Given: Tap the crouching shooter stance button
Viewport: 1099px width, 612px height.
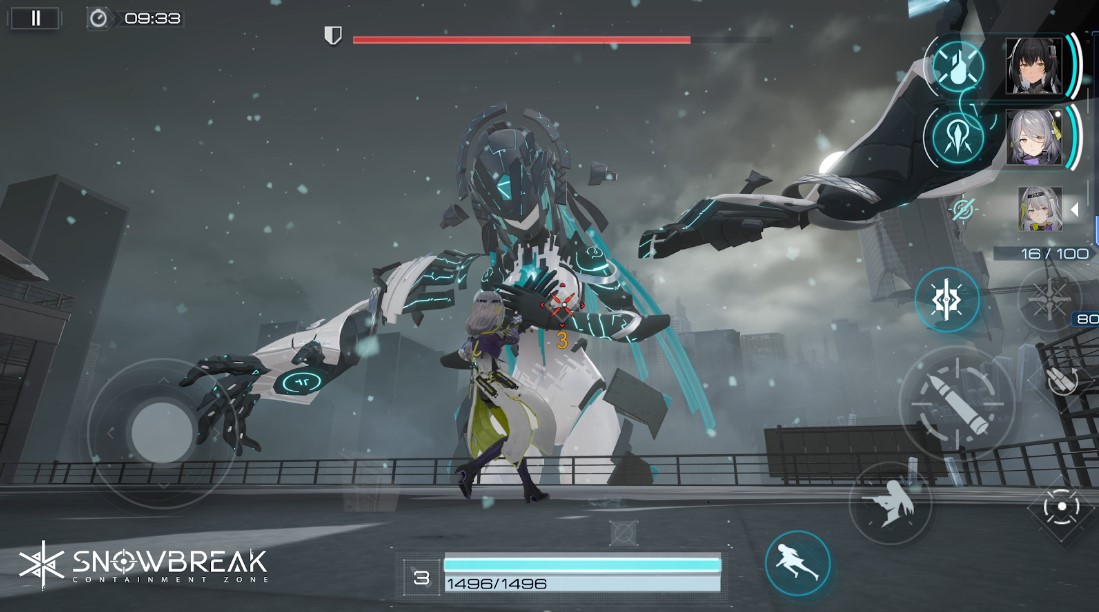Looking at the screenshot, I should coord(890,504).
